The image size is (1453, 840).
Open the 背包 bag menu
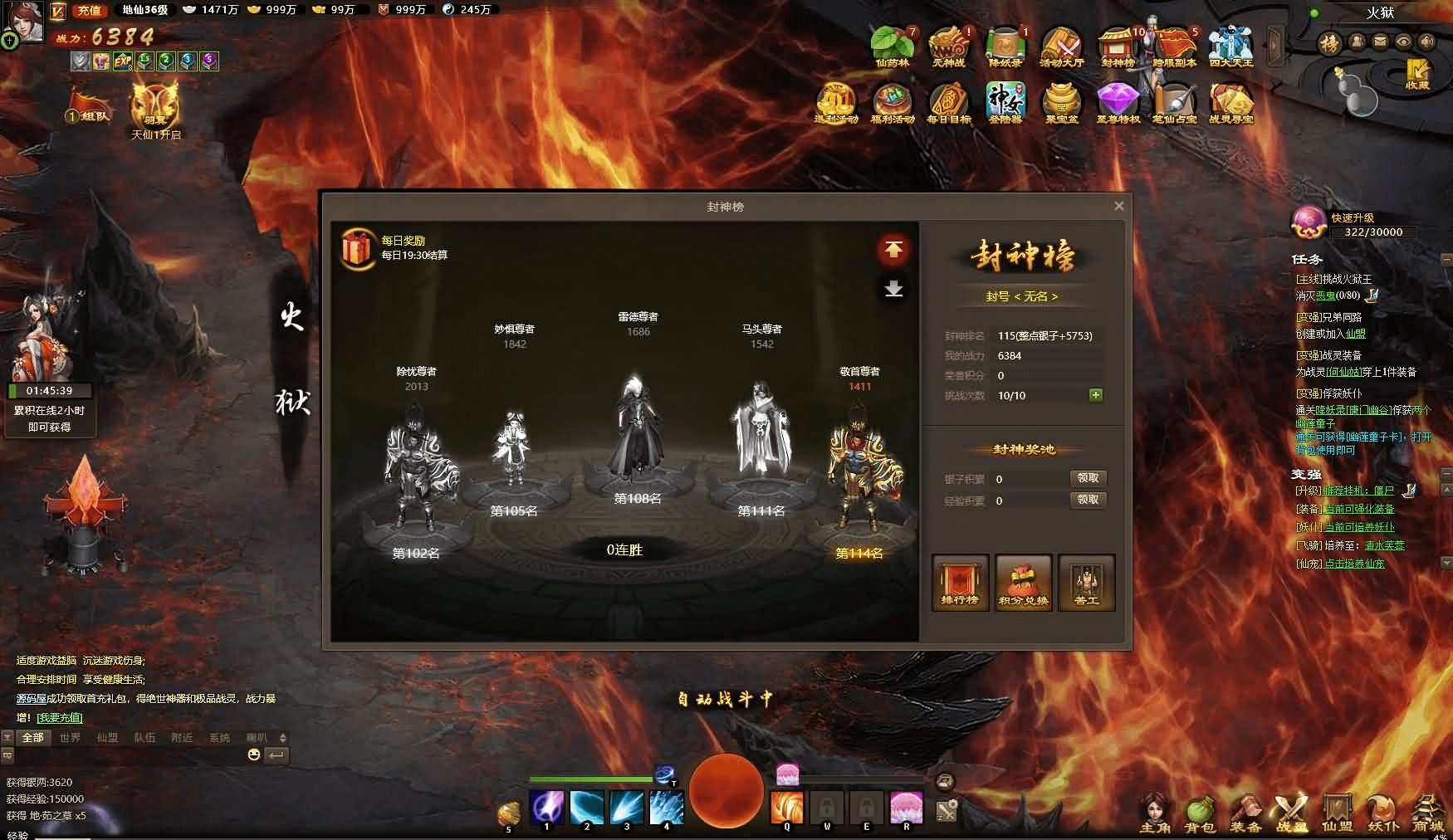[1199, 814]
